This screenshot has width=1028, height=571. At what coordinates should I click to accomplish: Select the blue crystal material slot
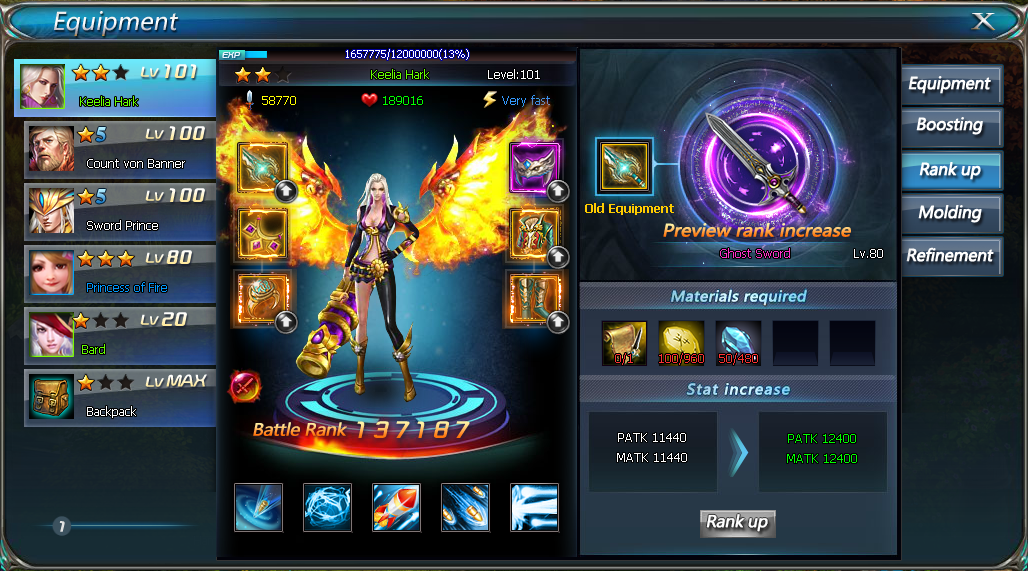click(738, 343)
